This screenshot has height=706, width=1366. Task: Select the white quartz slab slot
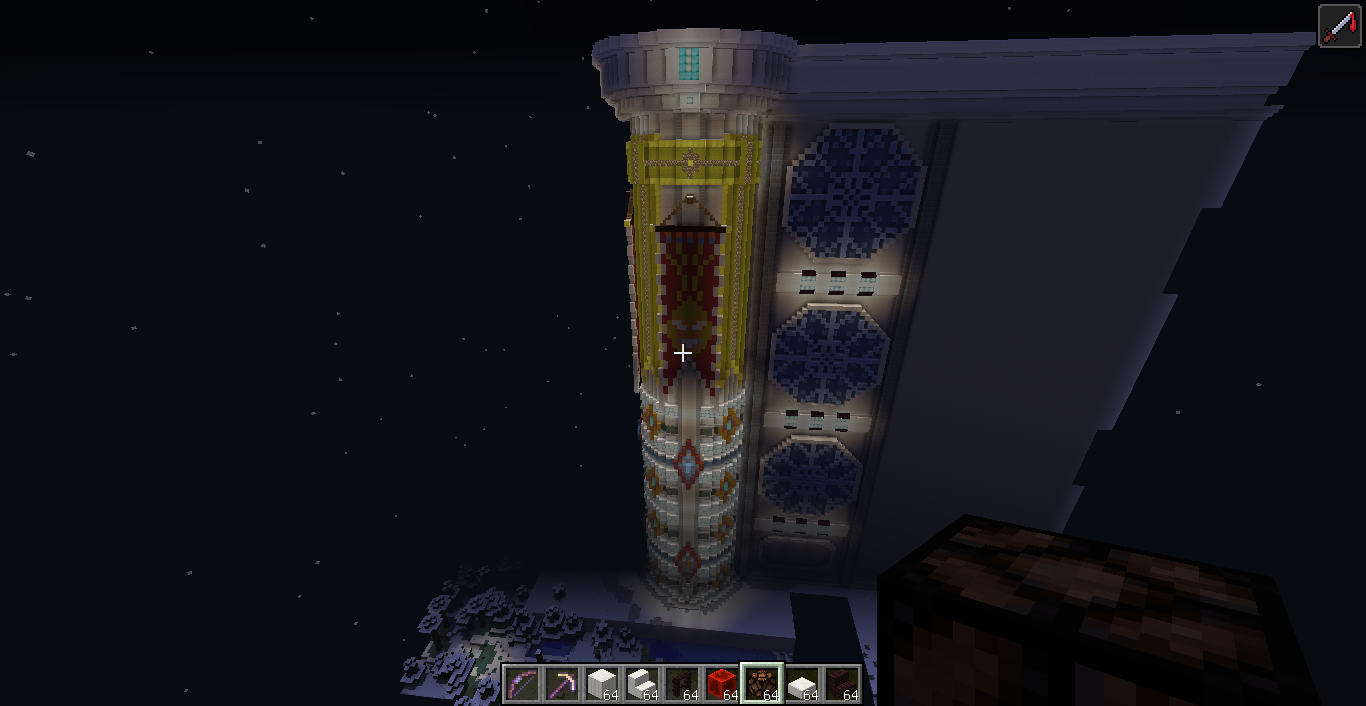[x=802, y=684]
